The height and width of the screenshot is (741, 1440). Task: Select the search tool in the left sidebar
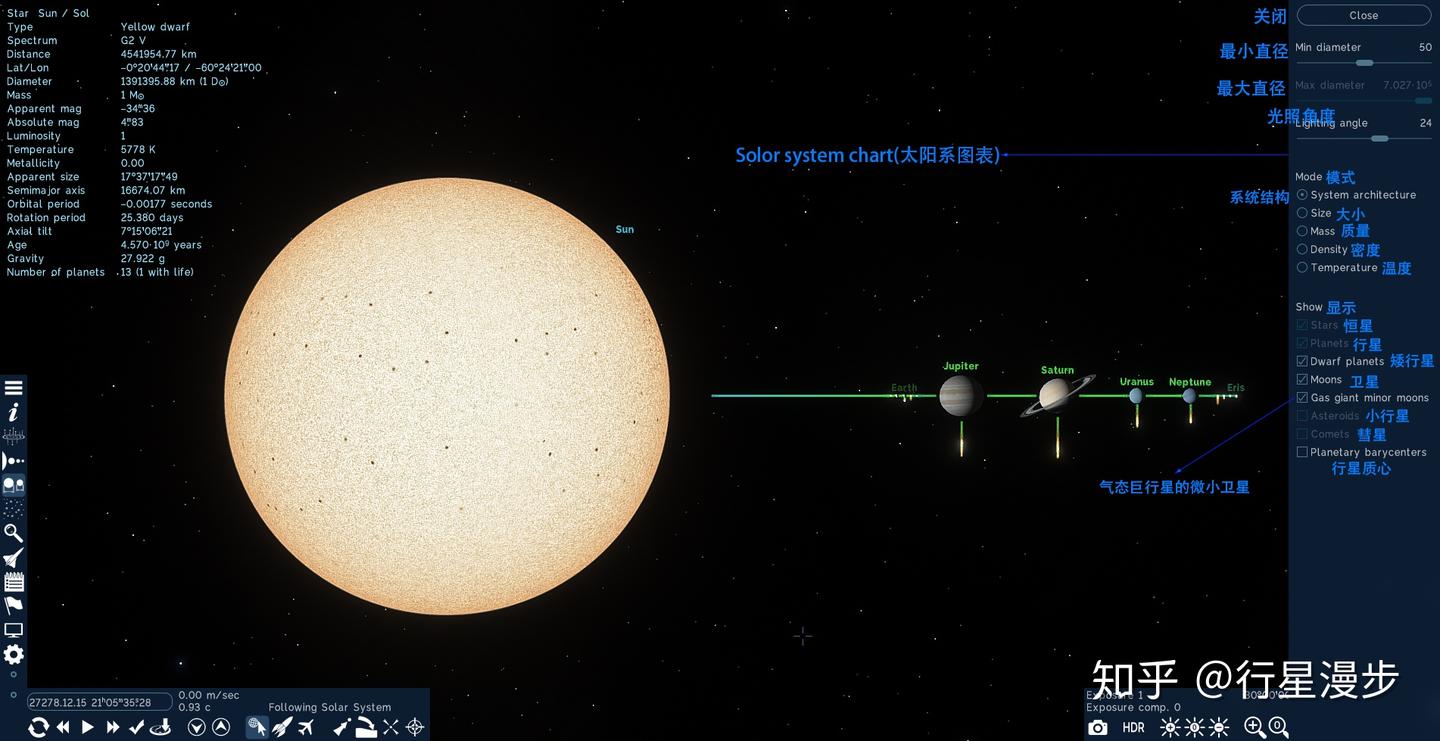point(13,533)
